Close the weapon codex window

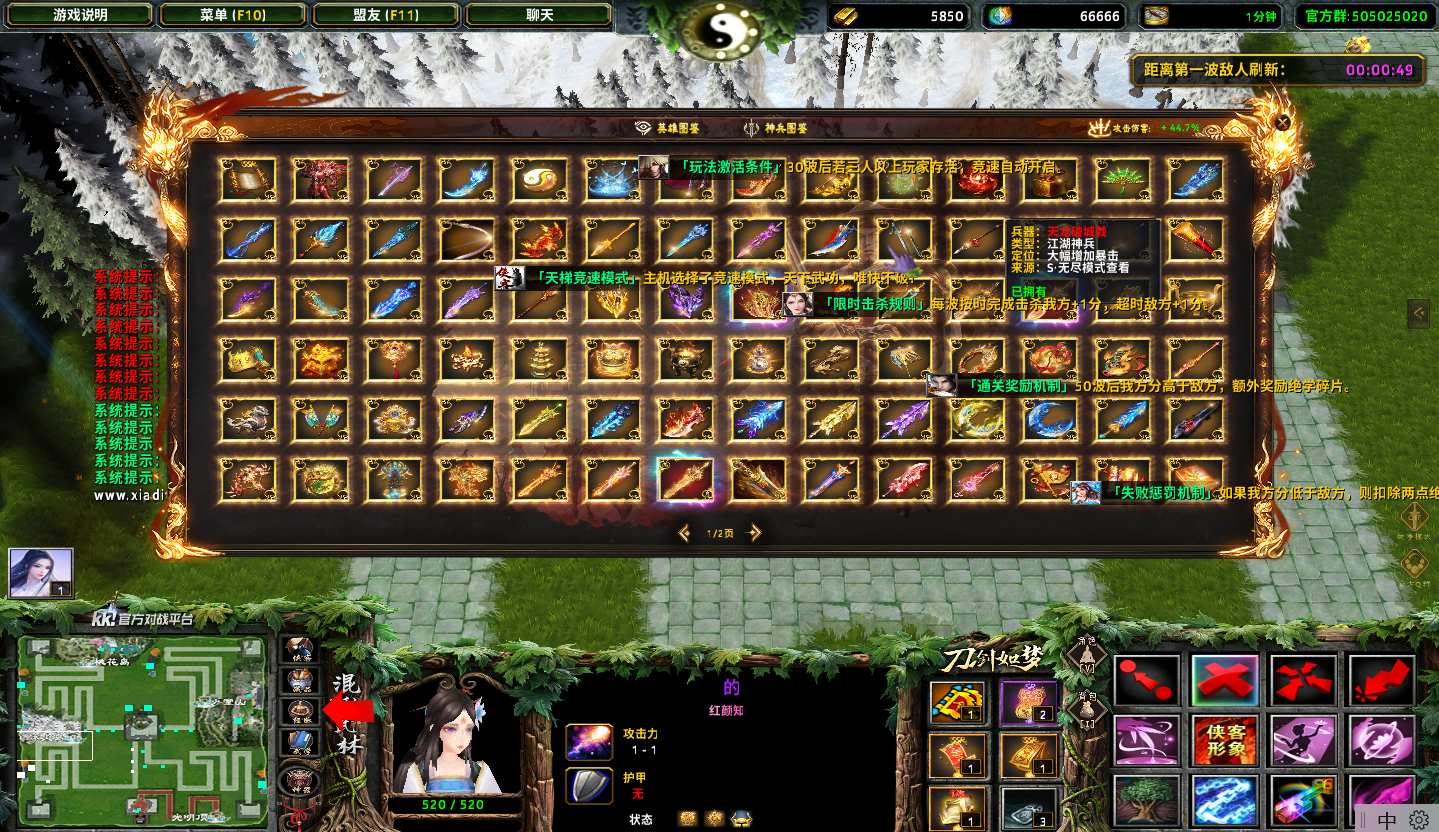coord(1283,122)
